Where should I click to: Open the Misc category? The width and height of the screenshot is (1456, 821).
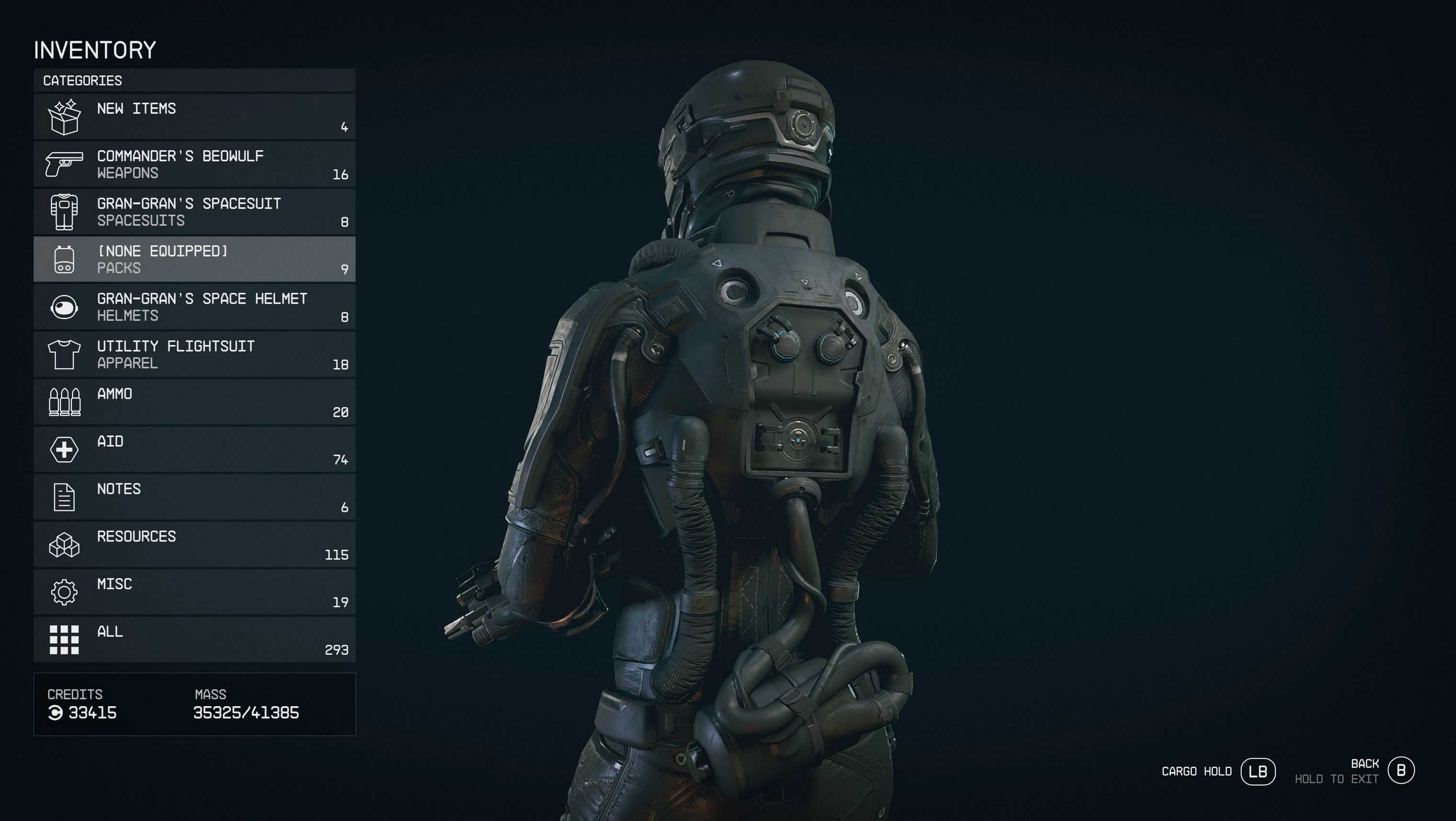tap(194, 592)
